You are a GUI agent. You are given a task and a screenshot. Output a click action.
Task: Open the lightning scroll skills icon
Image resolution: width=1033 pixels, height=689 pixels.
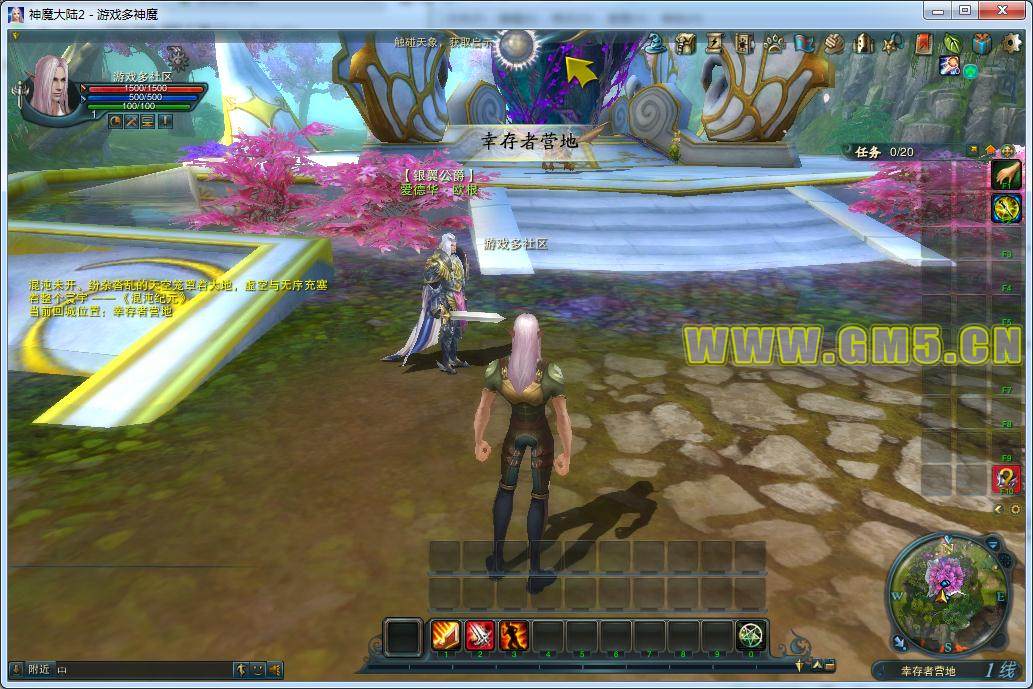715,43
